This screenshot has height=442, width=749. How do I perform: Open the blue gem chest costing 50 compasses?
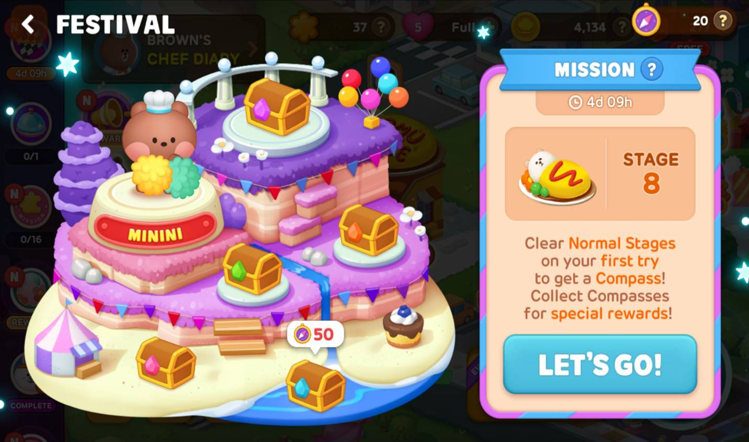pos(315,385)
